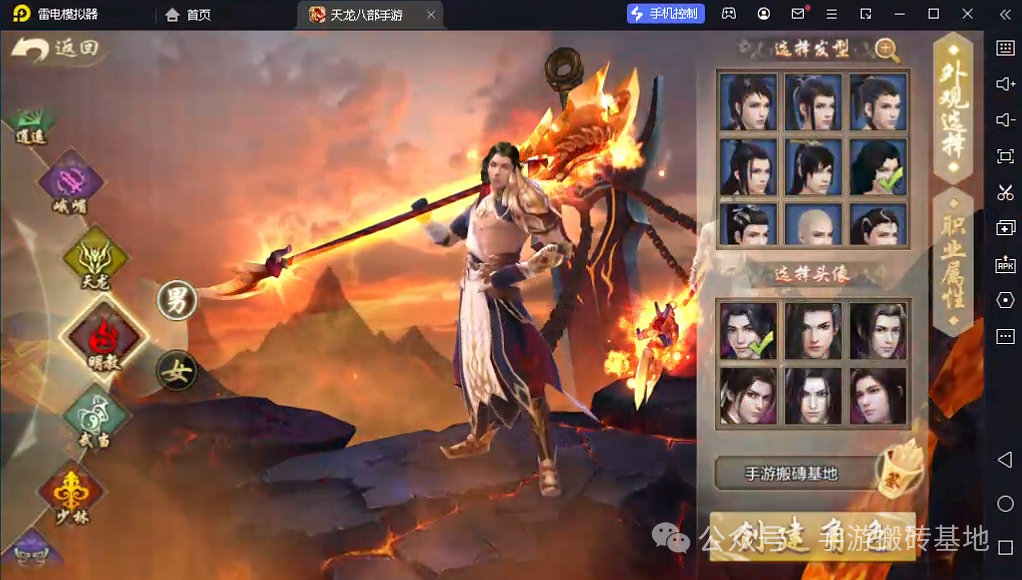Choose male gender 男
Image resolution: width=1022 pixels, height=580 pixels.
coord(177,299)
